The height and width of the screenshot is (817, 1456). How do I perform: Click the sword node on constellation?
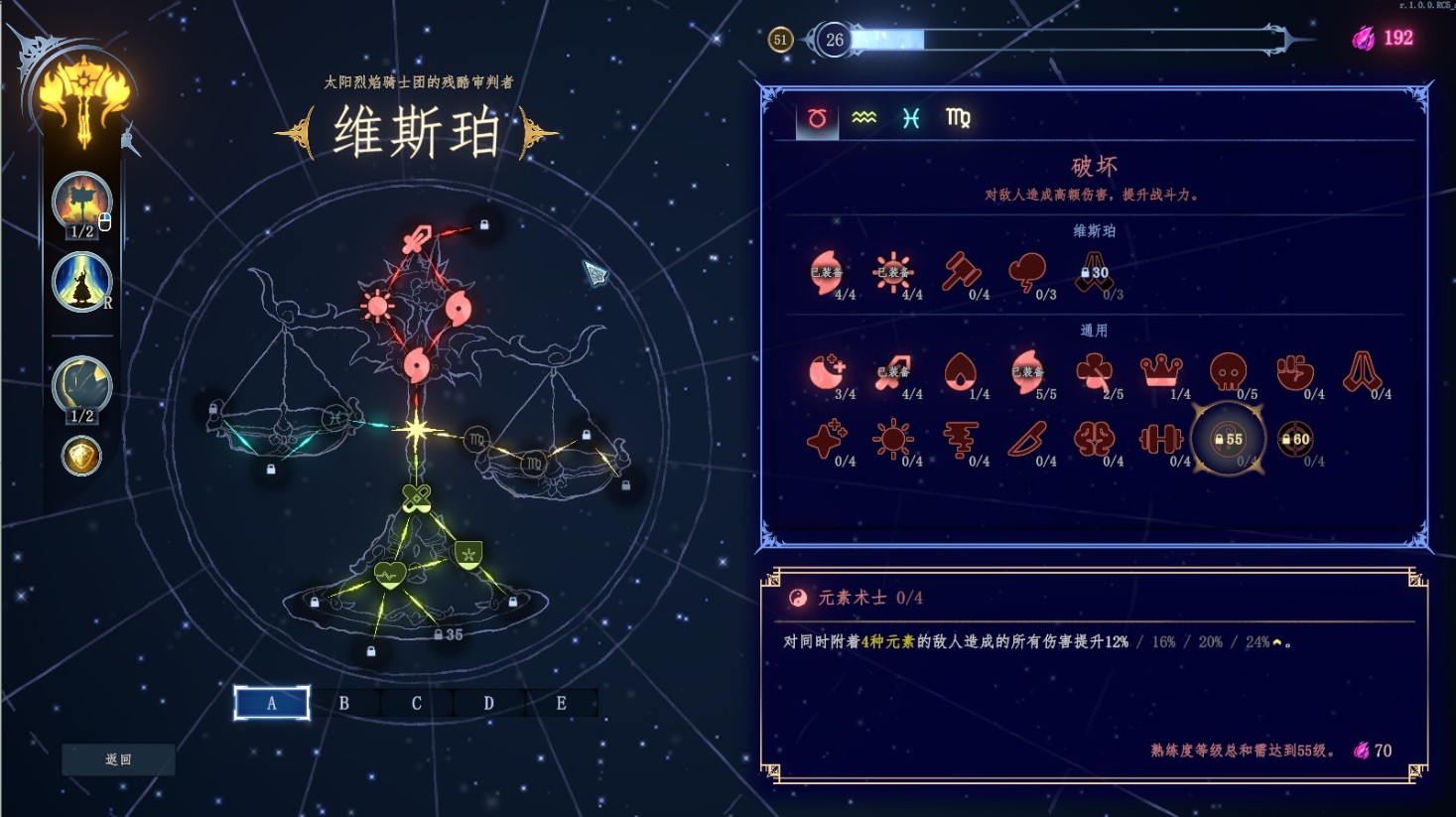point(417,239)
